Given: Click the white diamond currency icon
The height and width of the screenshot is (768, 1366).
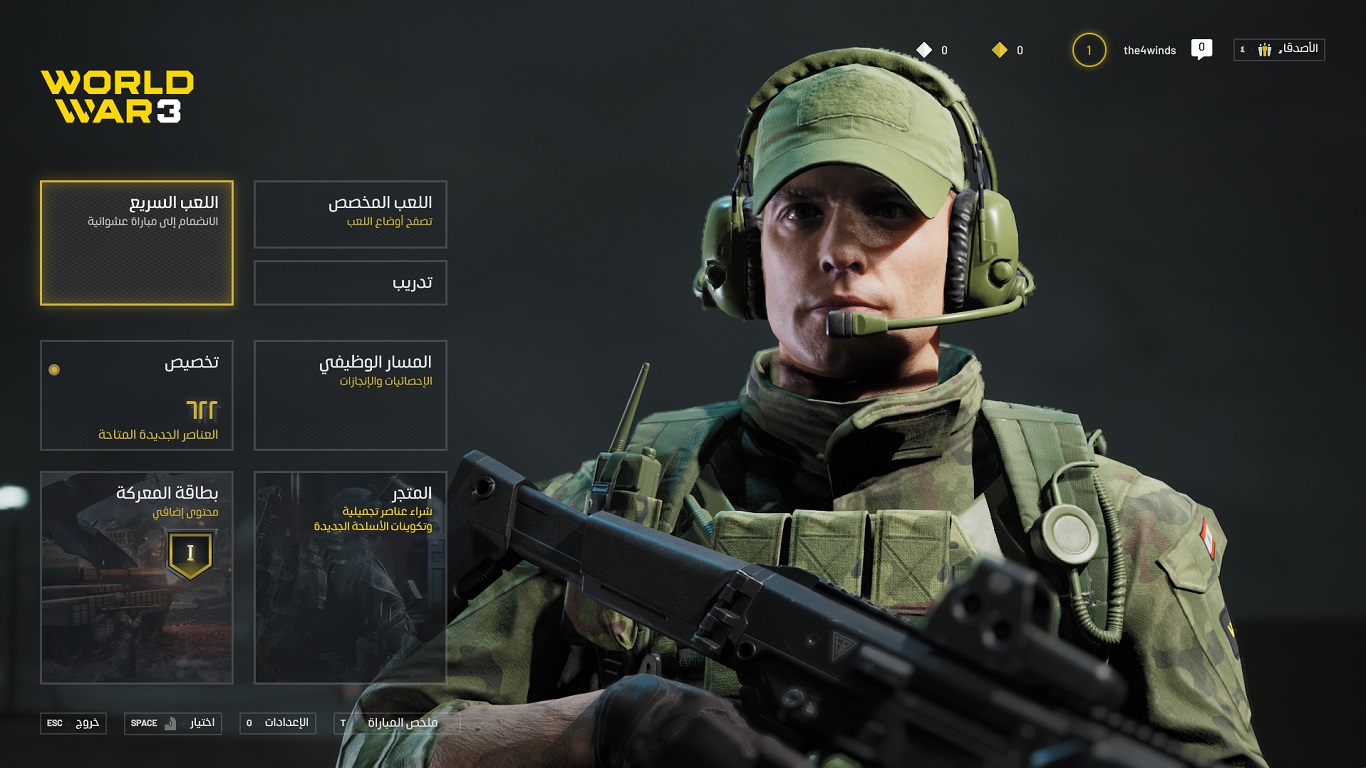Looking at the screenshot, I should [x=924, y=50].
